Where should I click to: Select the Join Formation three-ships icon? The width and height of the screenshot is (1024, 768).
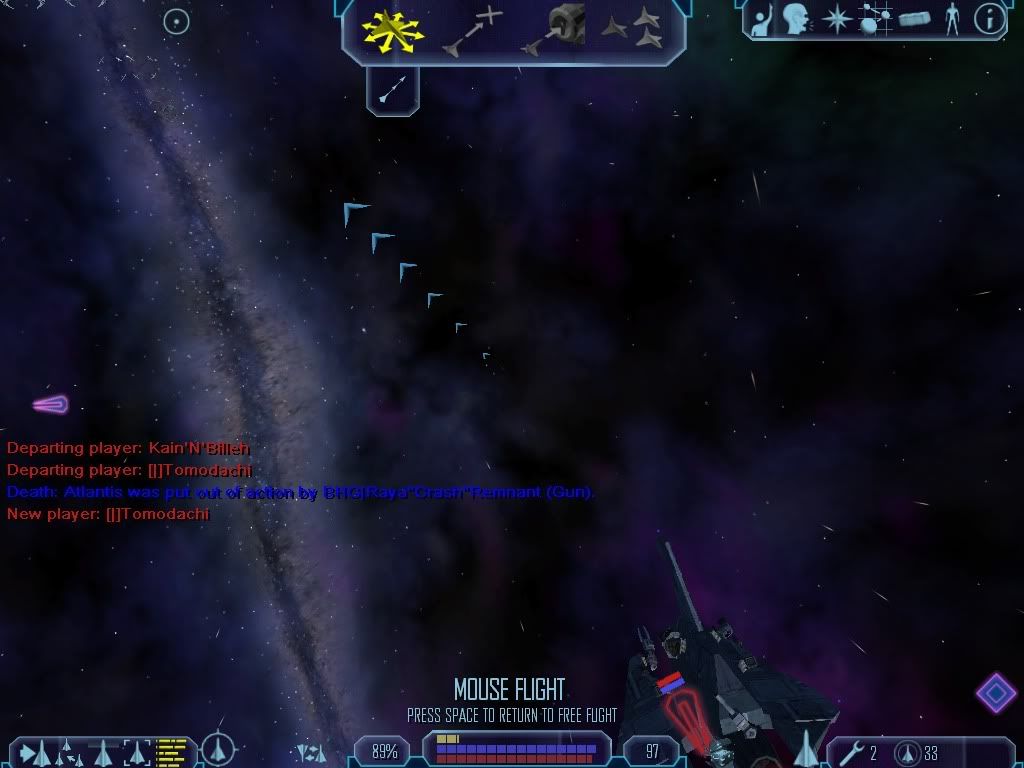pos(634,30)
